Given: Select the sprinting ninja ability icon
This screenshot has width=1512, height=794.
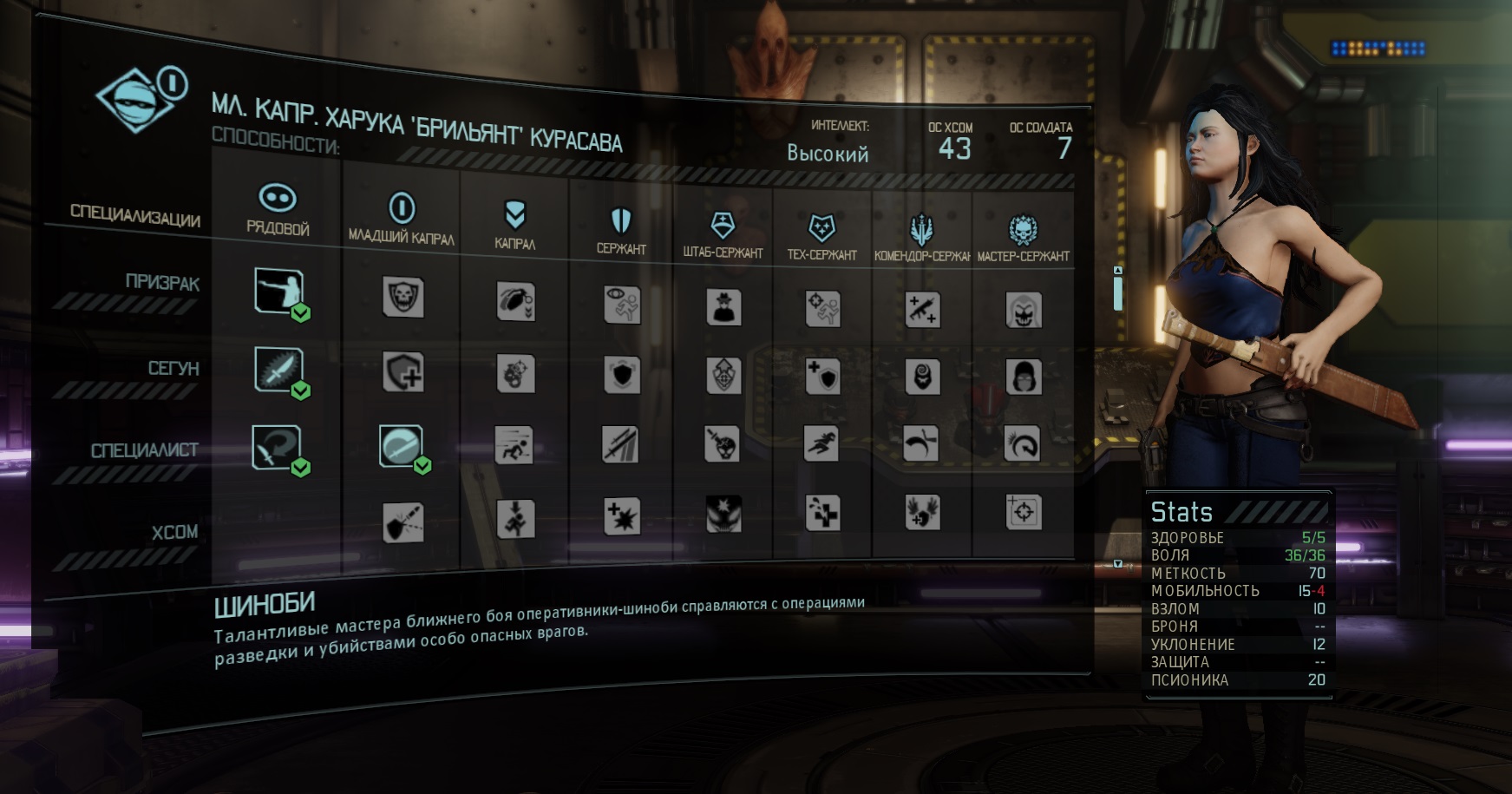Looking at the screenshot, I should pyautogui.click(x=821, y=443).
